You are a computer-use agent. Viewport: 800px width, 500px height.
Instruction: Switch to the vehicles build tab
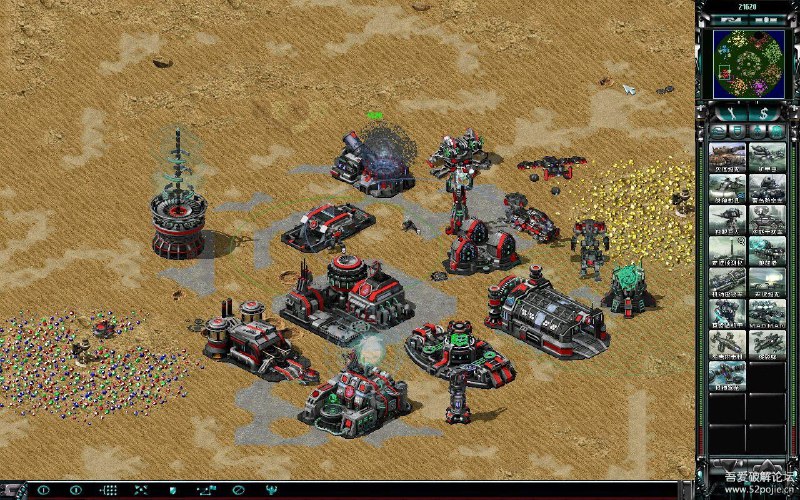777,131
